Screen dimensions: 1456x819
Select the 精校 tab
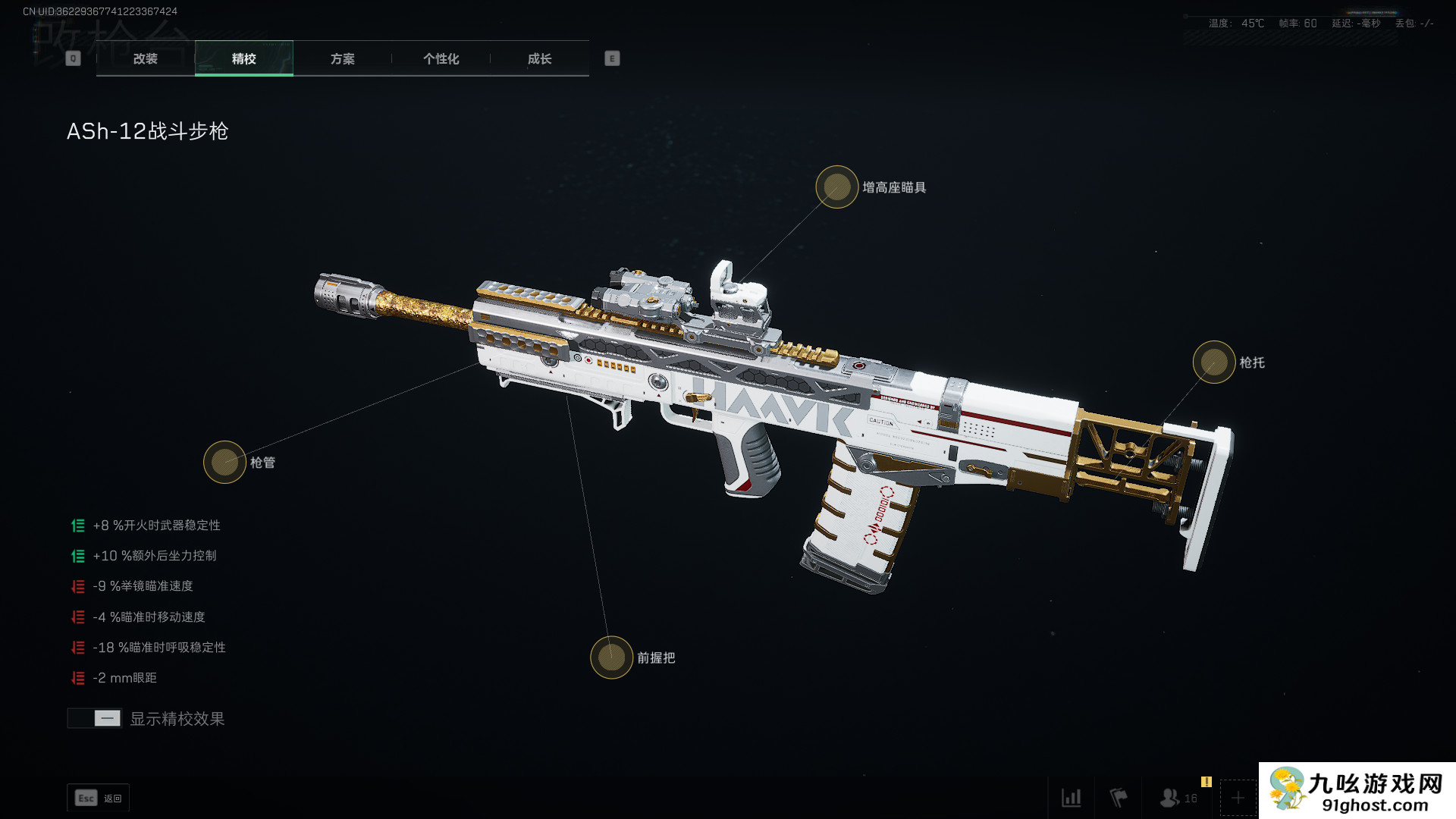[x=244, y=58]
